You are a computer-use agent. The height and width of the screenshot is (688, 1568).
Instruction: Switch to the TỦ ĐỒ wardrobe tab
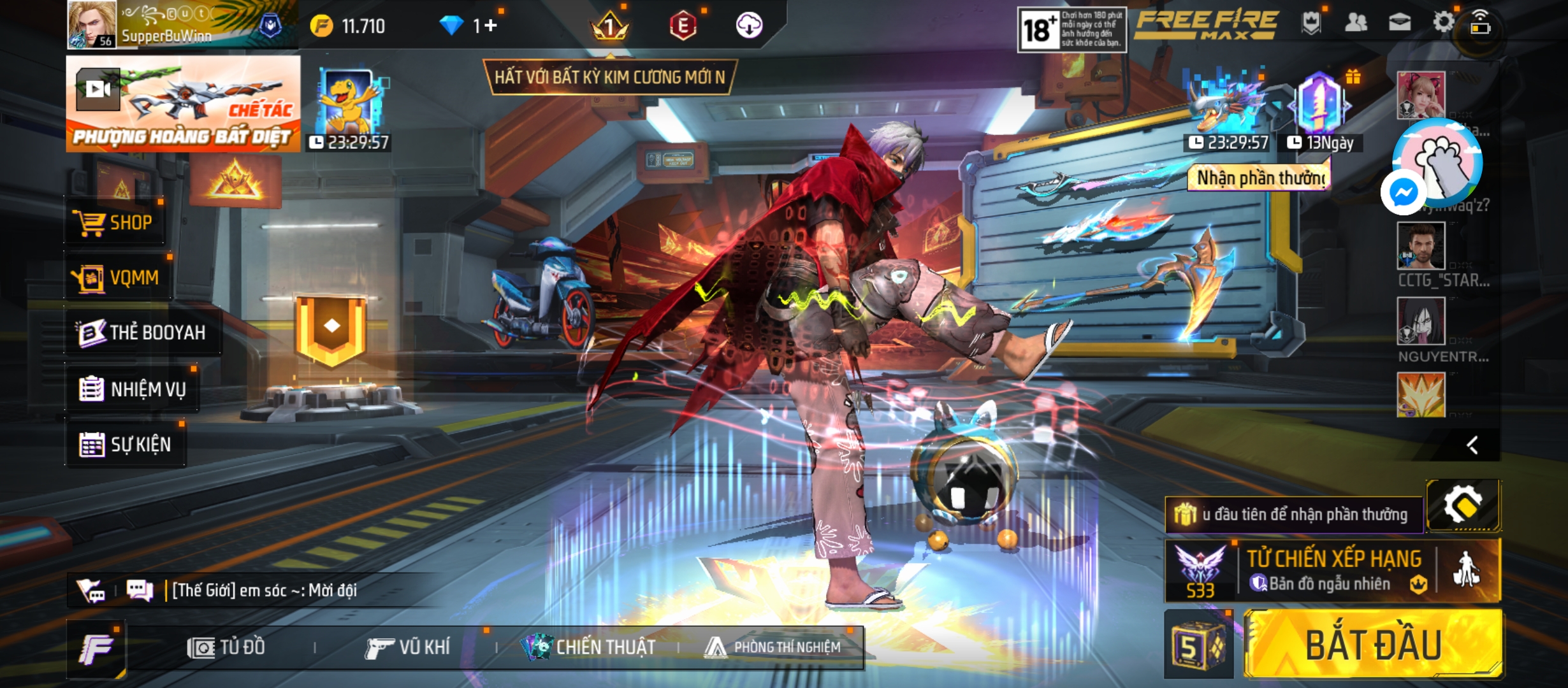226,647
